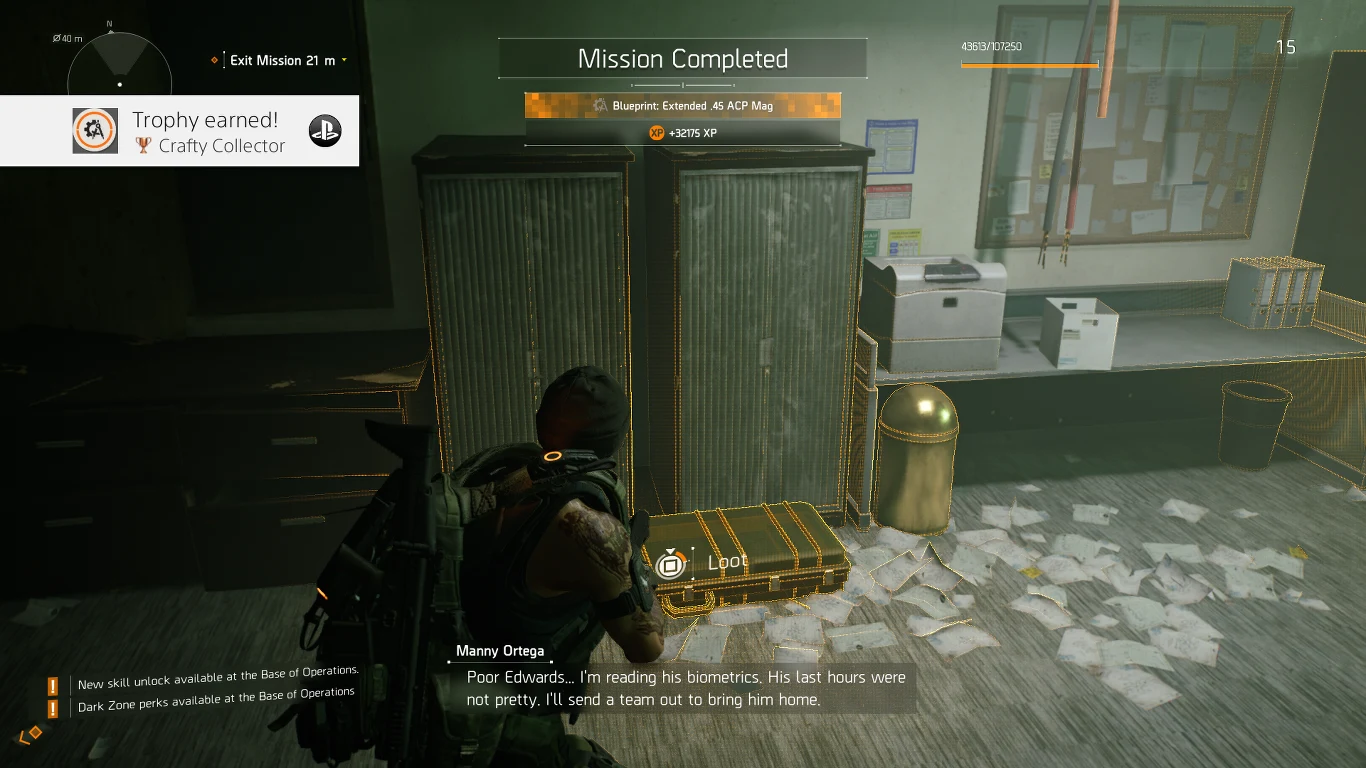The height and width of the screenshot is (768, 1366).
Task: Collapse the Blueprint: Extended .45 ACP Mag banner
Action: [x=681, y=105]
